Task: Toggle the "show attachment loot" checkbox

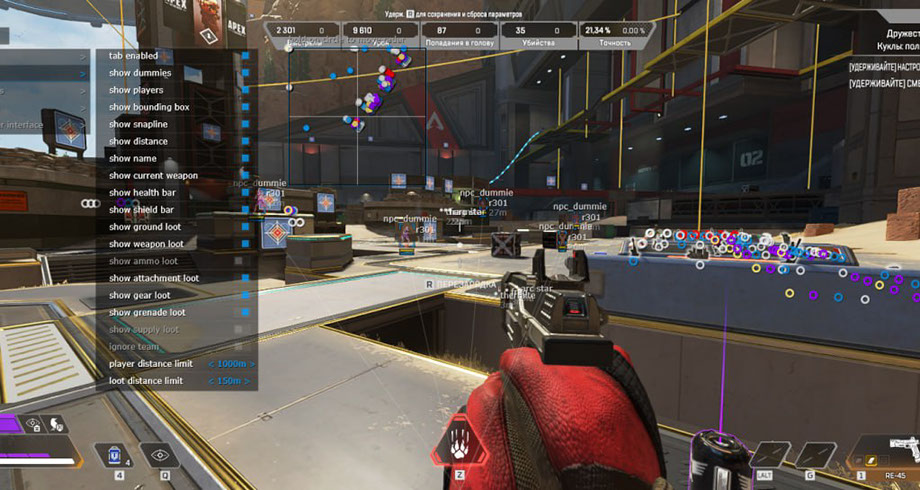Action: (x=245, y=278)
